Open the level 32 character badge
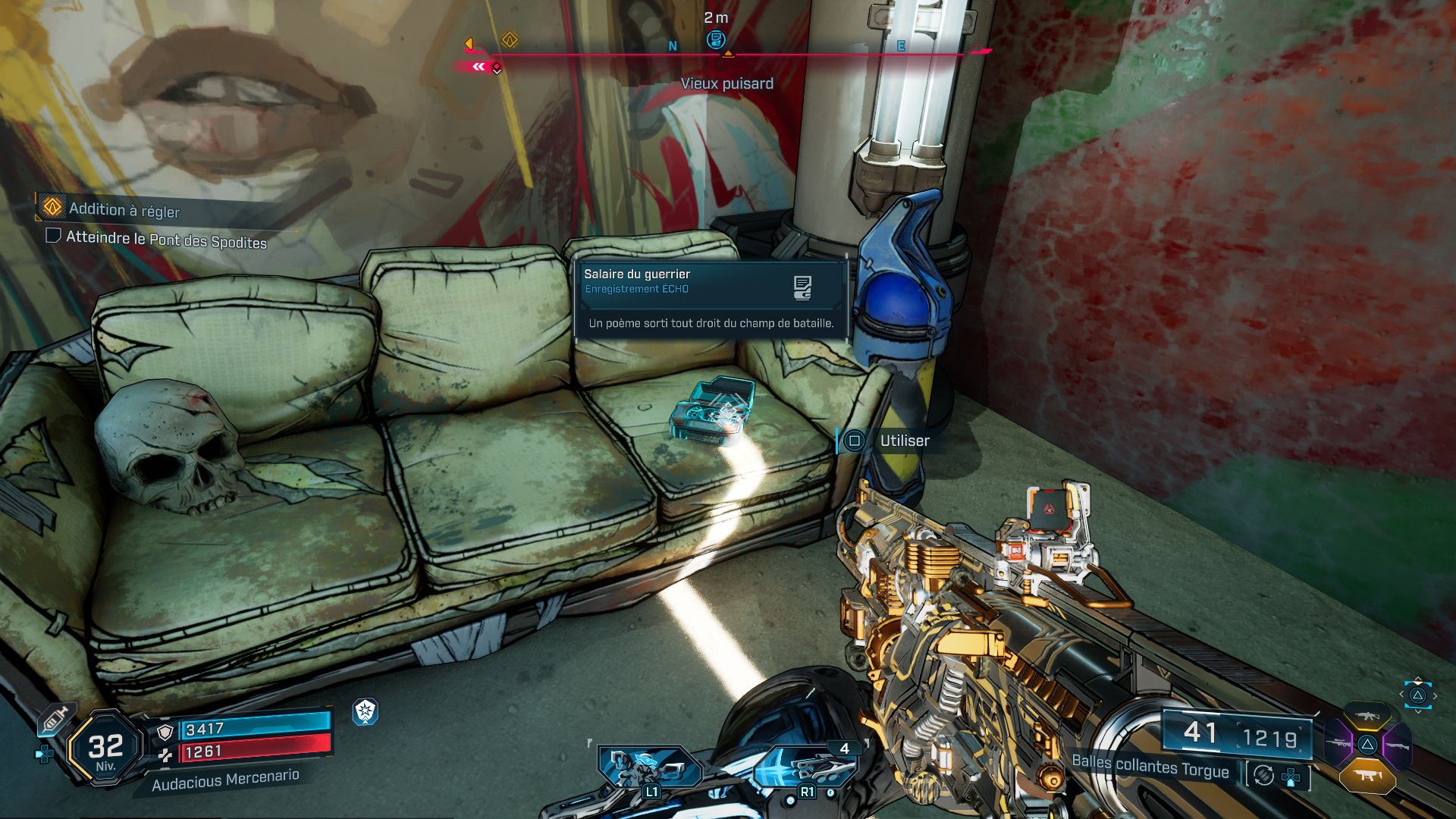The image size is (1456, 819). tap(105, 748)
